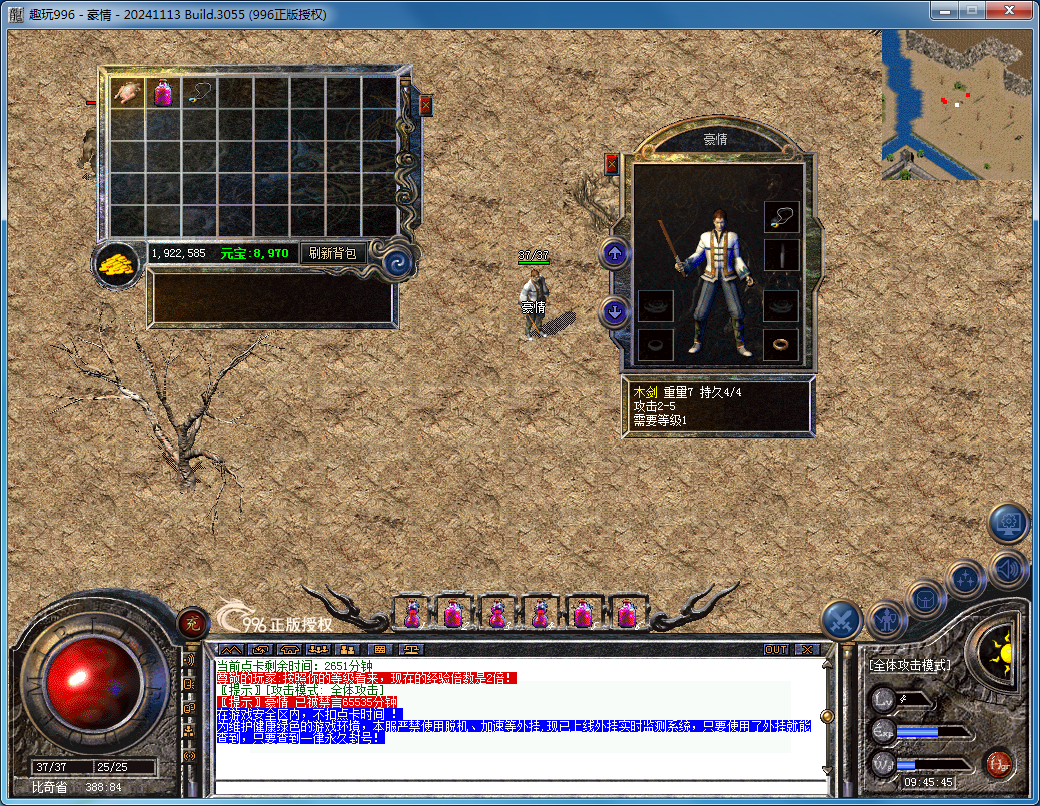Click the chat input field
This screenshot has width=1040, height=806.
pyautogui.click(x=520, y=787)
